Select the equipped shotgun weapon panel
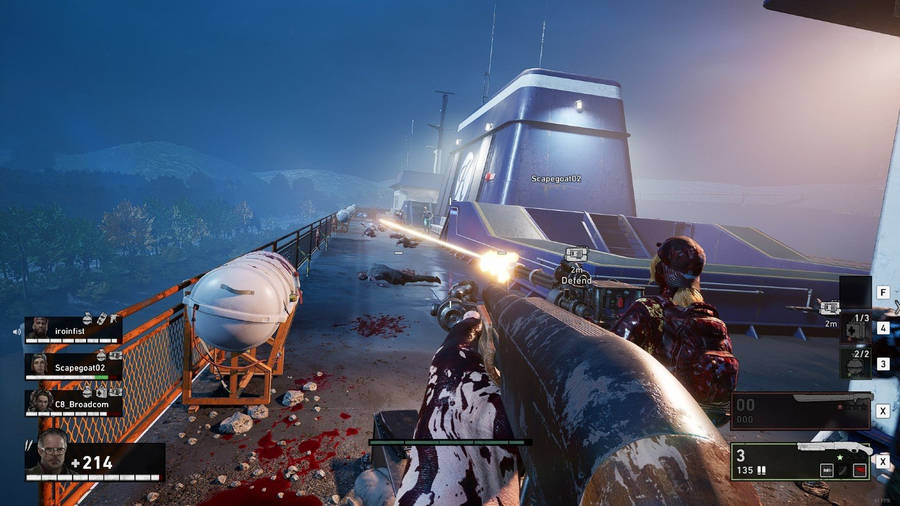 point(800,461)
